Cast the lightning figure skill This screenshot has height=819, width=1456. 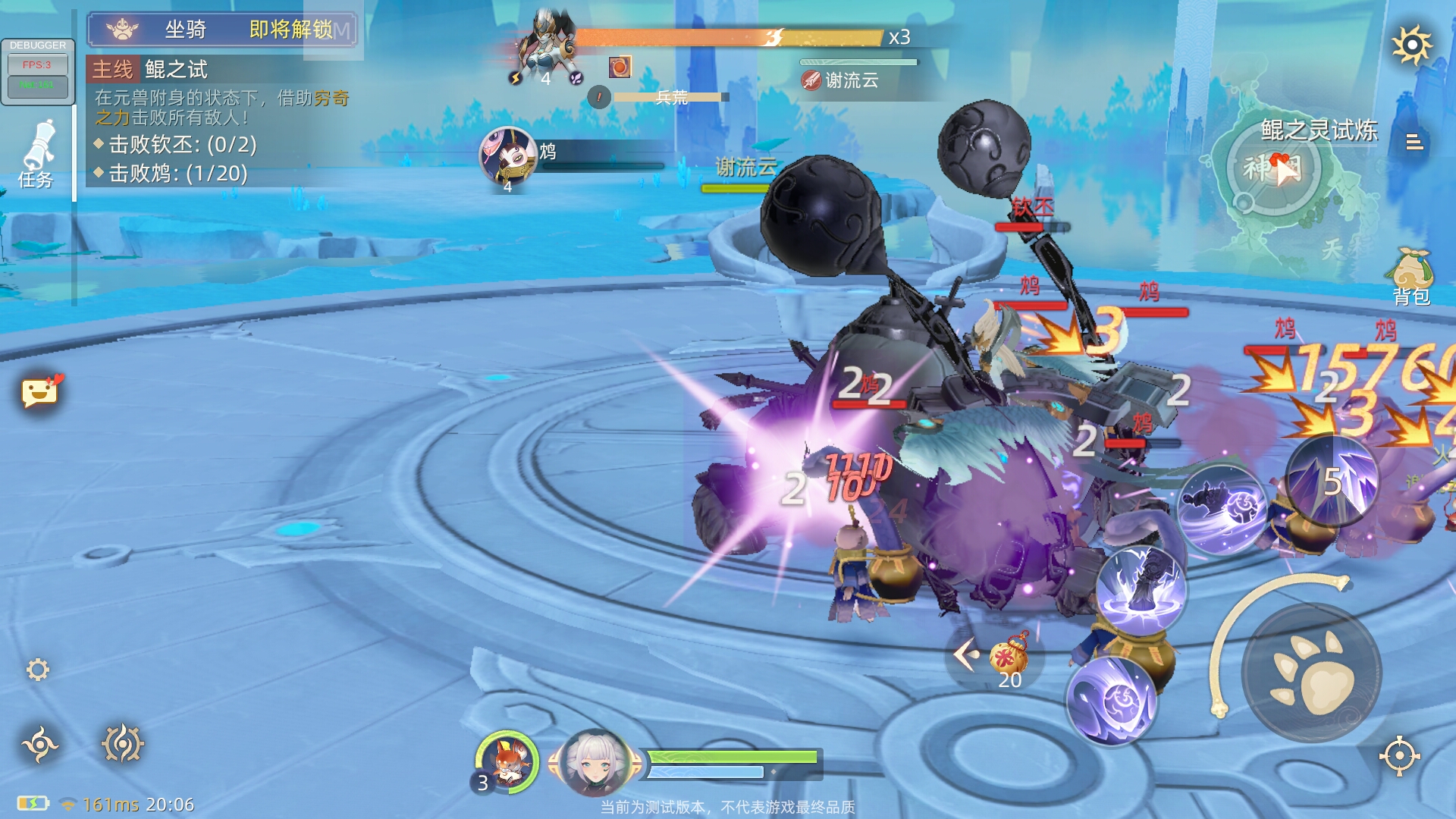click(x=1141, y=590)
